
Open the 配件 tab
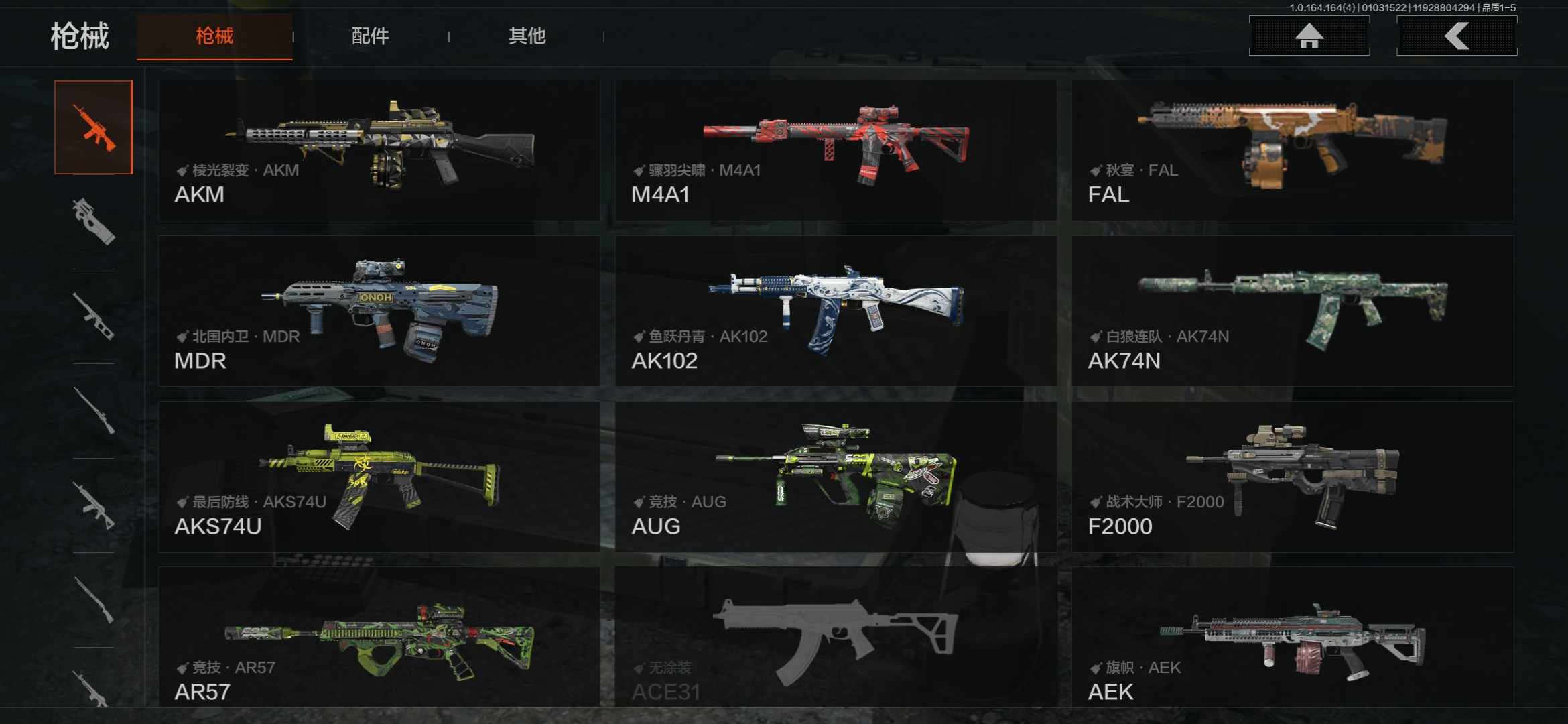tap(370, 36)
